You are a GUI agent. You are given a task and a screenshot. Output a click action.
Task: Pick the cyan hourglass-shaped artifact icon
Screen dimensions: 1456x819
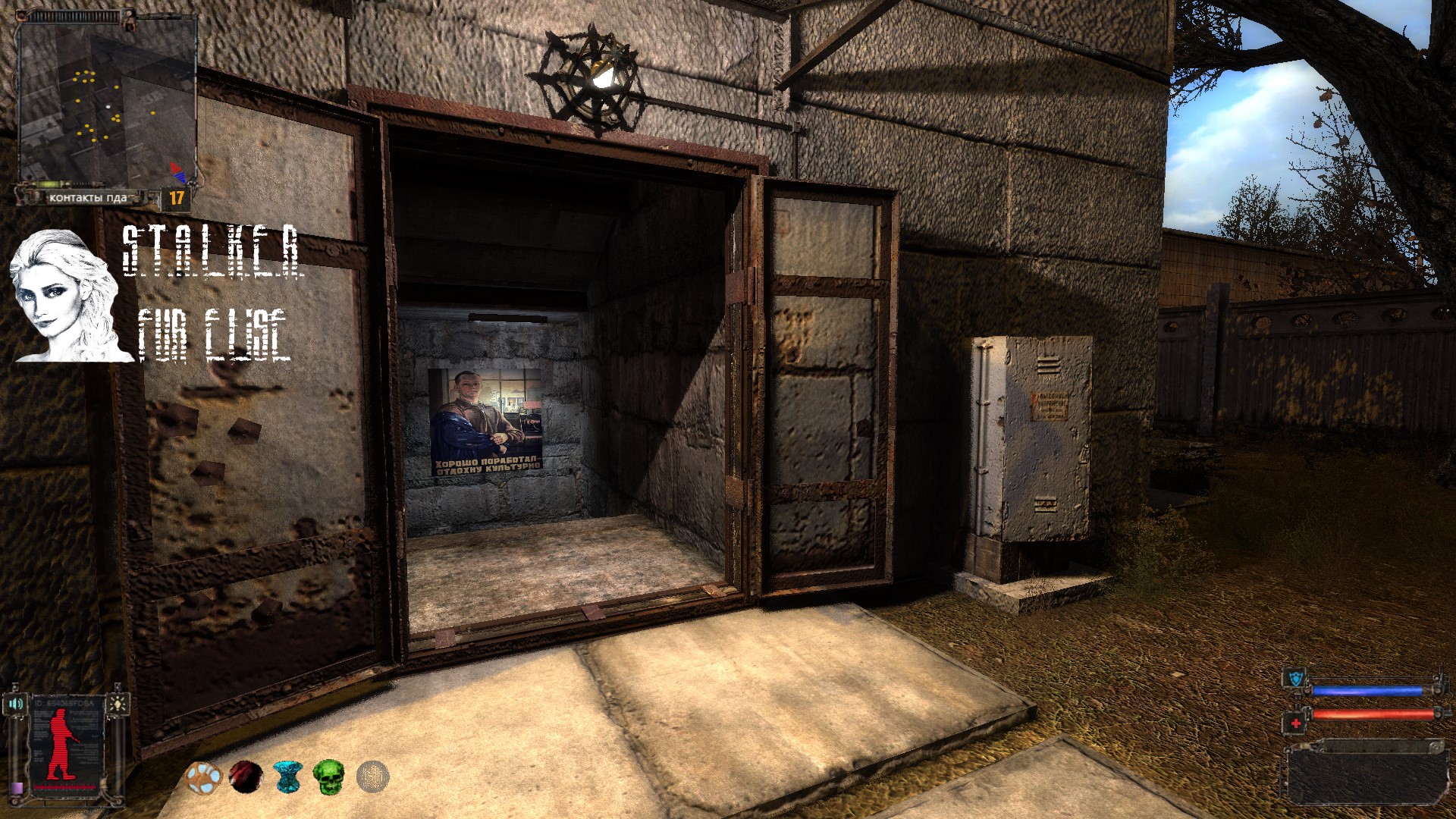(287, 777)
